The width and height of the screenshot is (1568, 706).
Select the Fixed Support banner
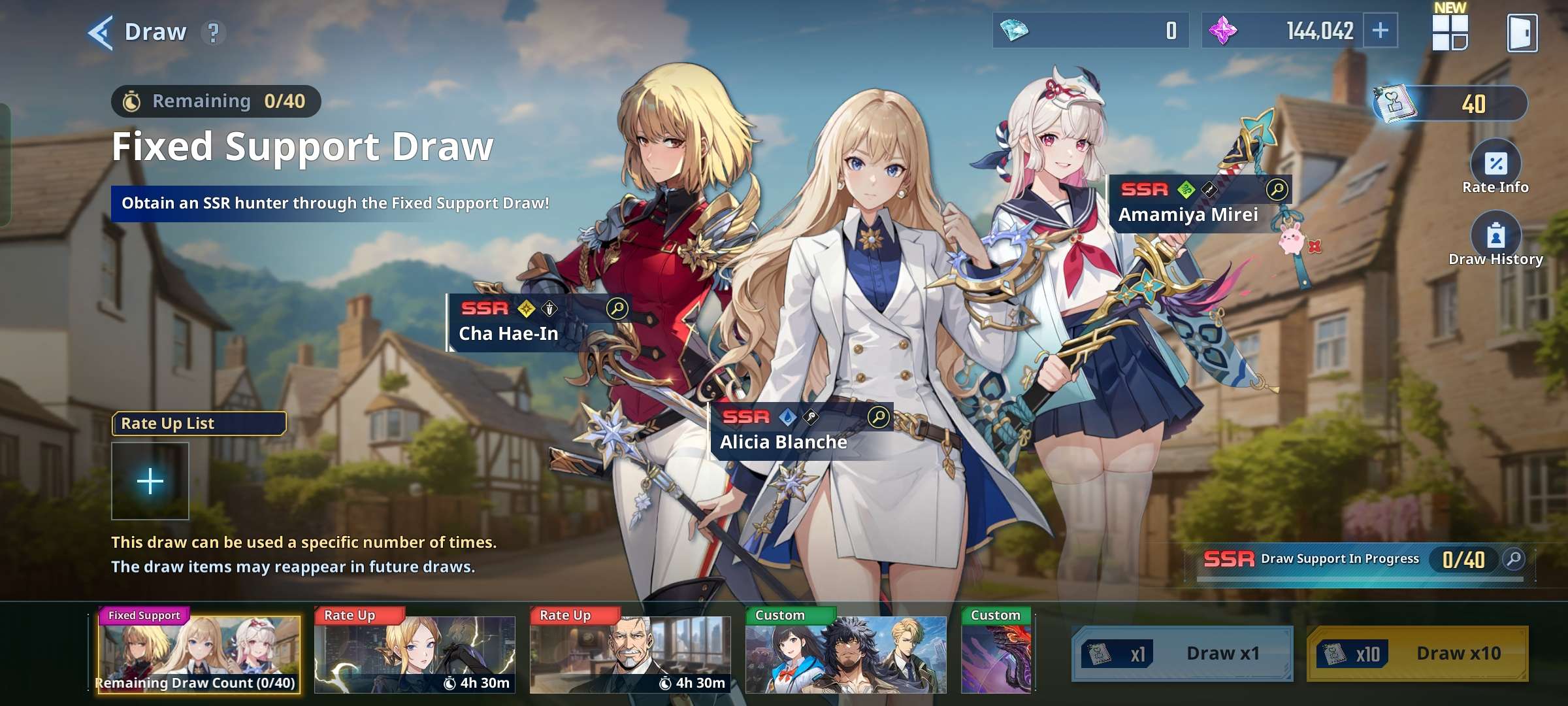click(x=199, y=654)
